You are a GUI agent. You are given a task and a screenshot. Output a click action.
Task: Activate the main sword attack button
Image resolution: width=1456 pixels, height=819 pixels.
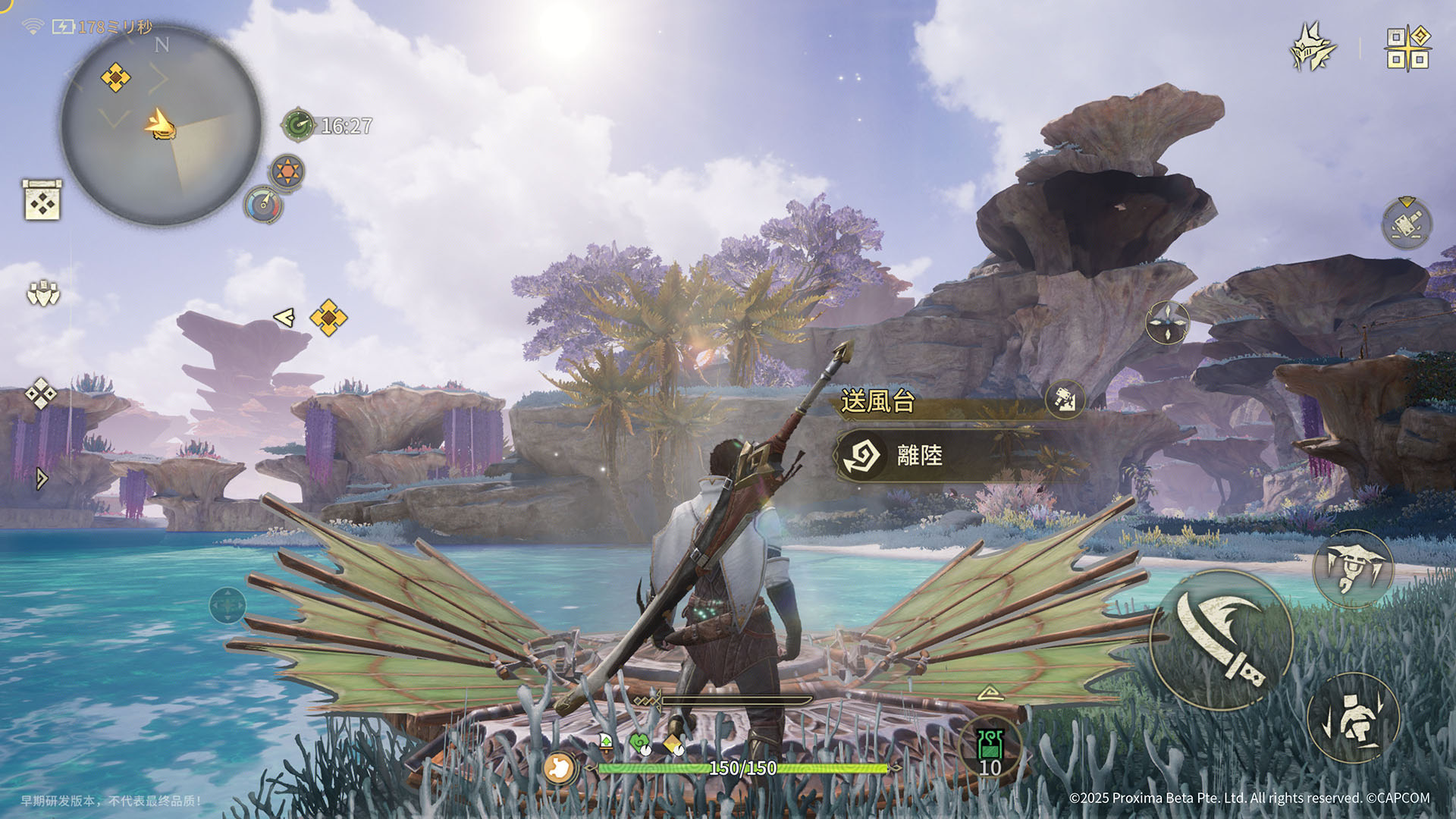click(1221, 639)
